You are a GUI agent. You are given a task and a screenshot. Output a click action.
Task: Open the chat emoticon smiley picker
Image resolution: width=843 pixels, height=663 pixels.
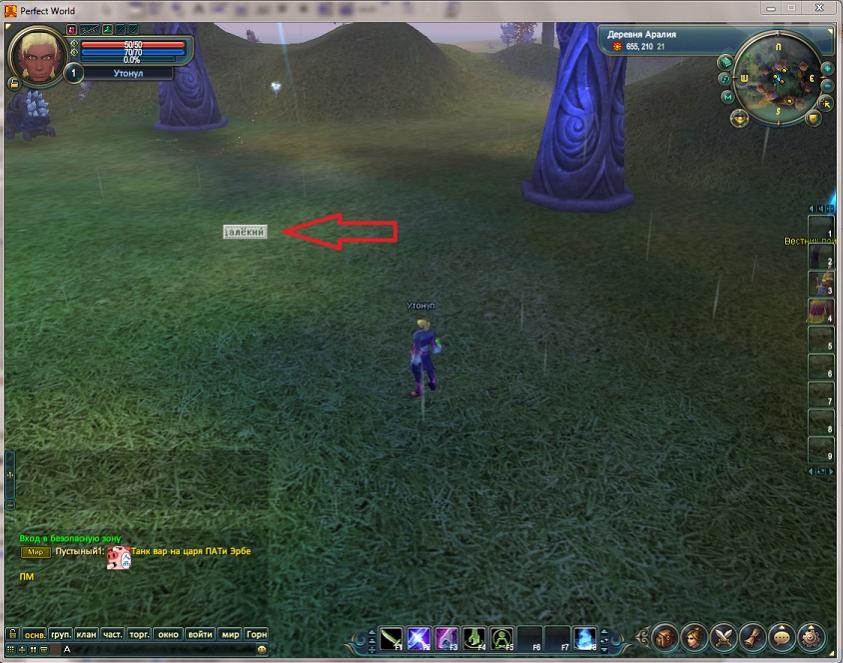click(x=262, y=649)
